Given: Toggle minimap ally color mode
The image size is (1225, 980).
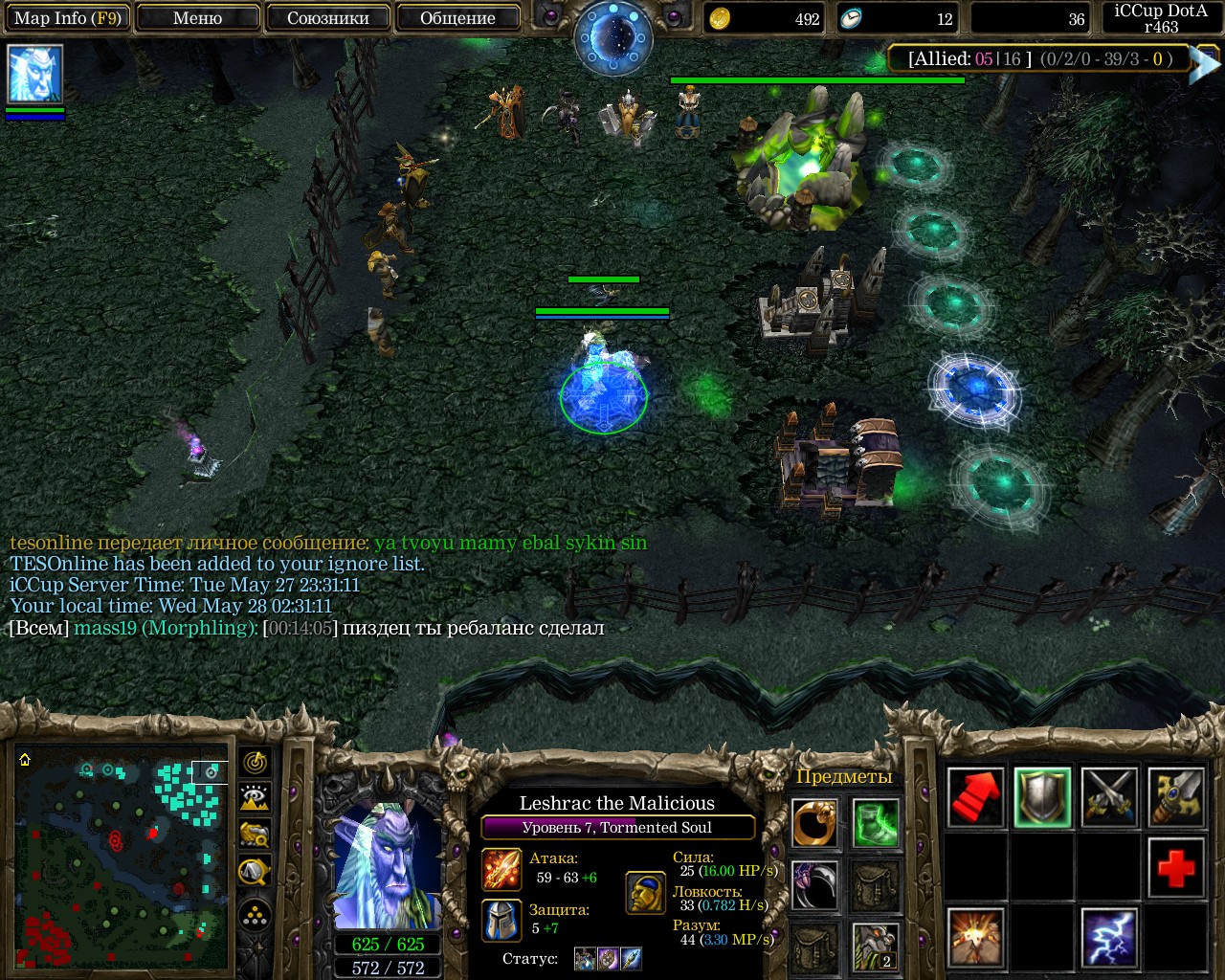Looking at the screenshot, I should (x=256, y=835).
